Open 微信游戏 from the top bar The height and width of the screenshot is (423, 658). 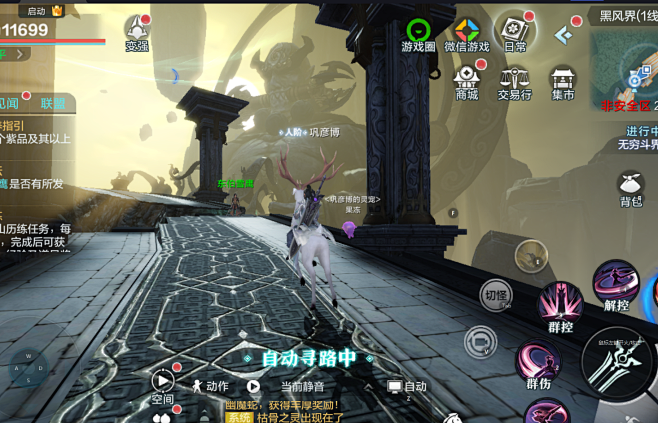coord(467,33)
